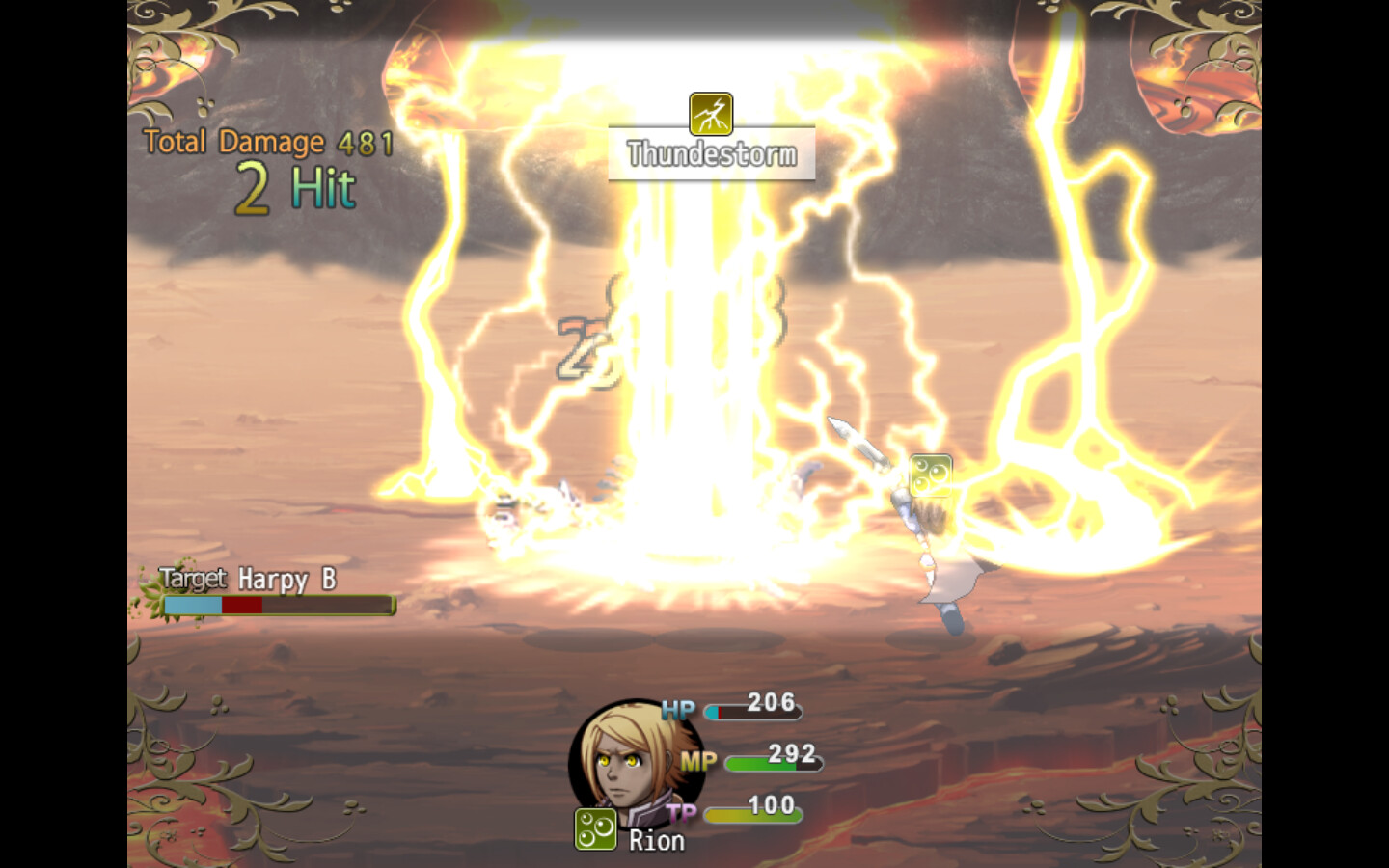Click Rion's HP value showing 206
This screenshot has width=1389, height=868.
(769, 703)
